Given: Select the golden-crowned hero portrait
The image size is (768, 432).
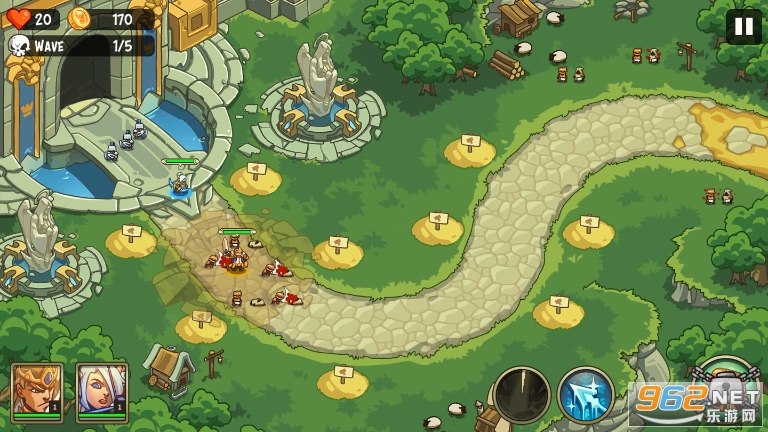Looking at the screenshot, I should click(37, 390).
